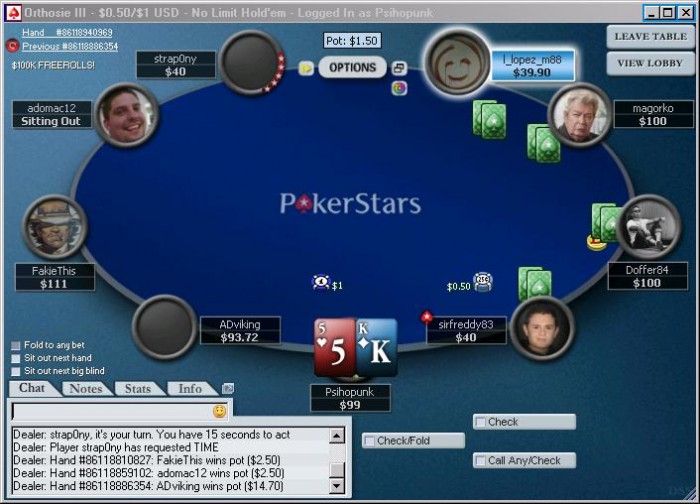Switch to the Notes tab
This screenshot has height=504, width=700.
click(86, 388)
